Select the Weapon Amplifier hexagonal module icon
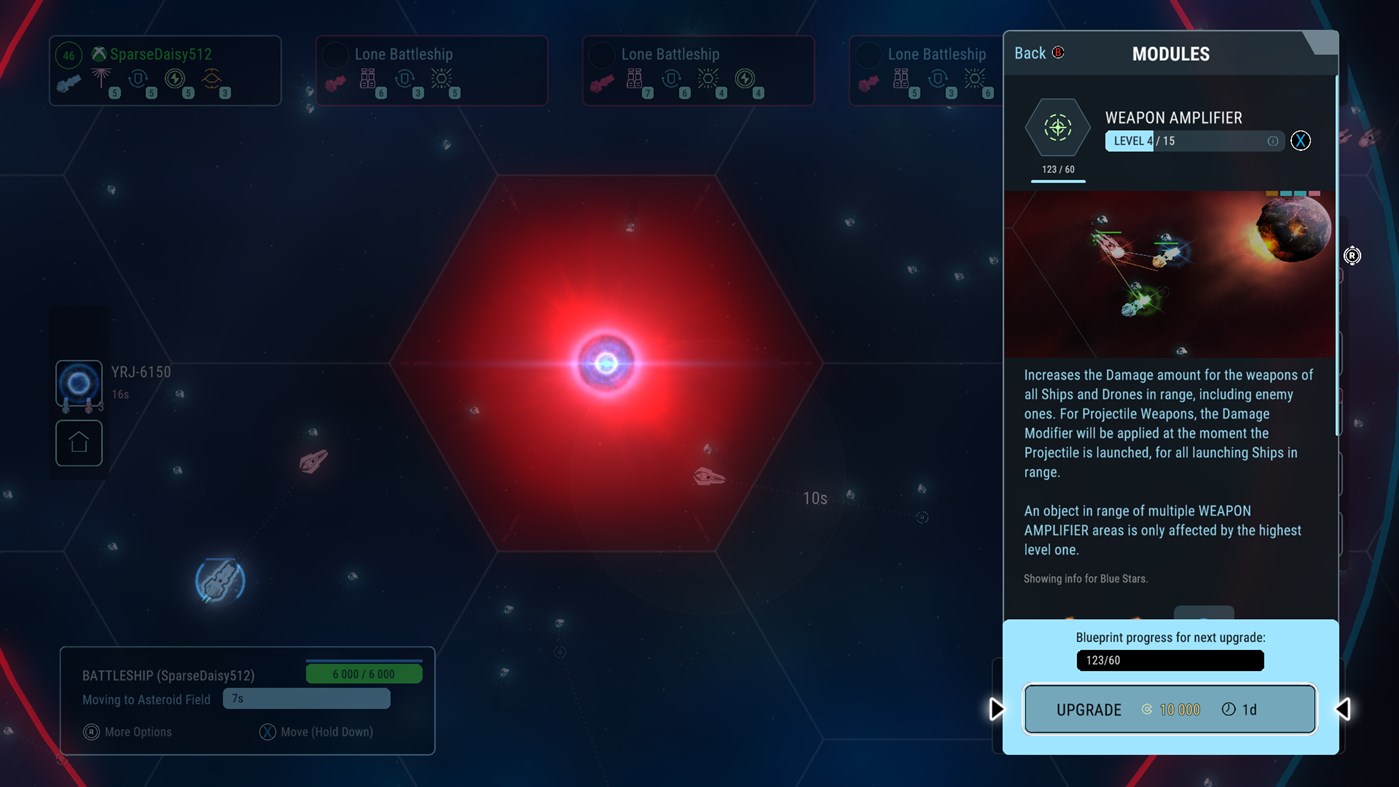Viewport: 1399px width, 787px height. coord(1058,128)
